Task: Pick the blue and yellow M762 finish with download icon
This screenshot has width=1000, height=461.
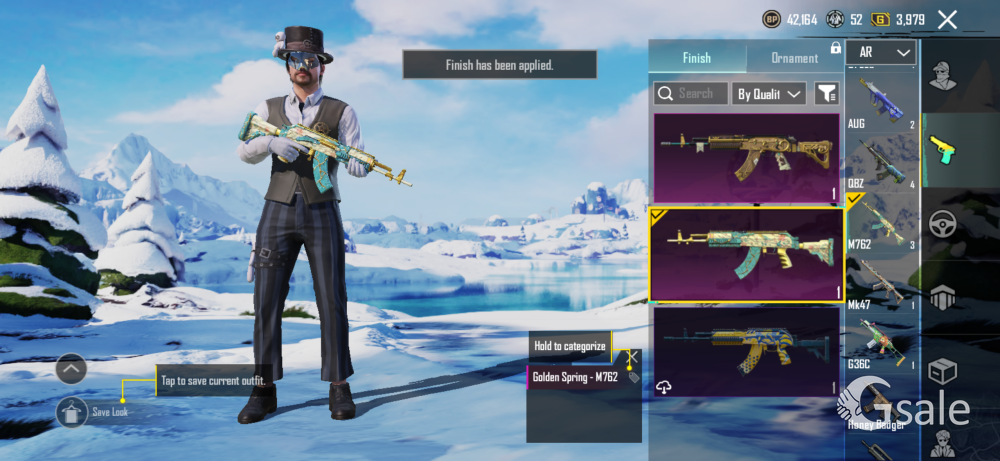Action: pyautogui.click(x=747, y=351)
